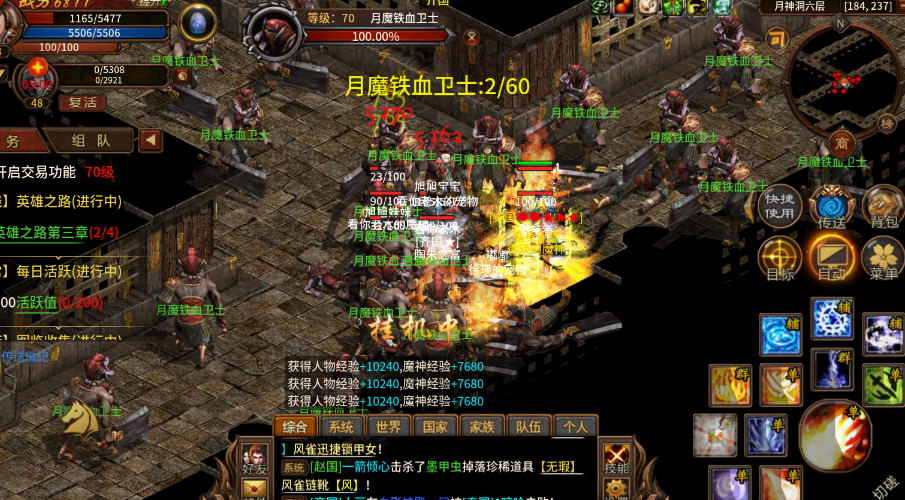The height and width of the screenshot is (500, 905).
Task: Switch chat to the 世界 world tab
Action: (x=388, y=427)
